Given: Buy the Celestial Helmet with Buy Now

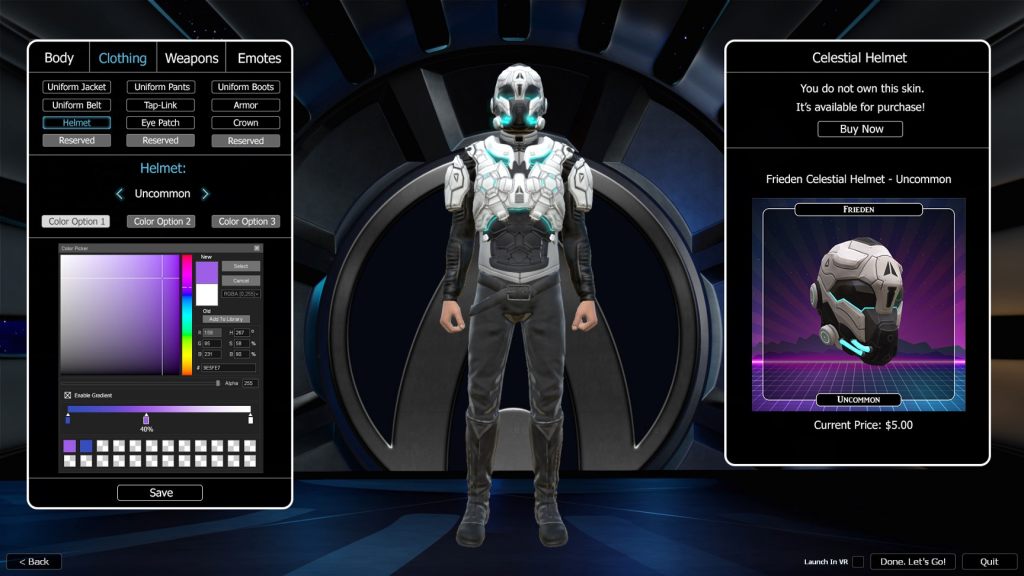Looking at the screenshot, I should coord(860,129).
